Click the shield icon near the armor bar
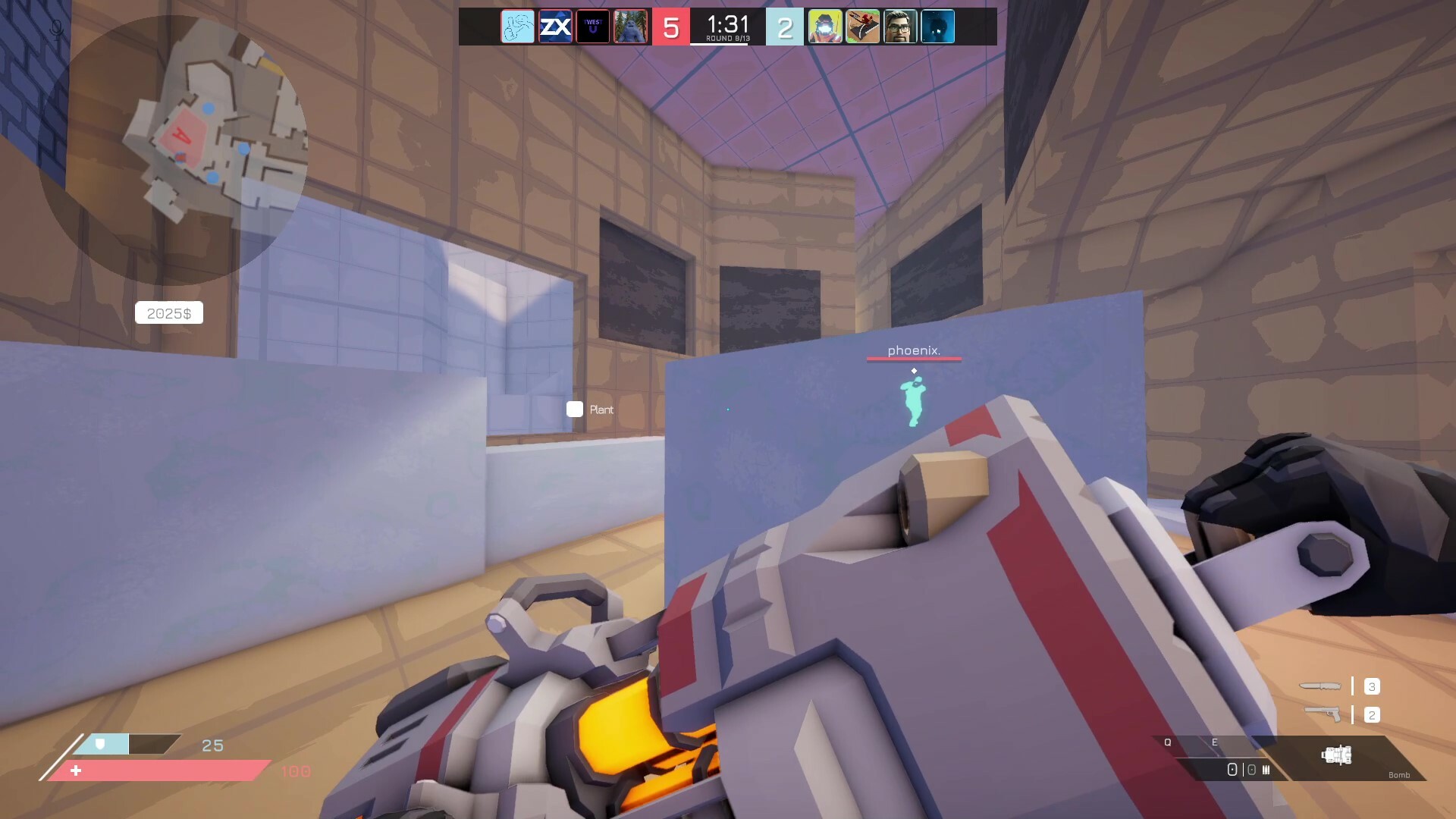 click(x=101, y=745)
